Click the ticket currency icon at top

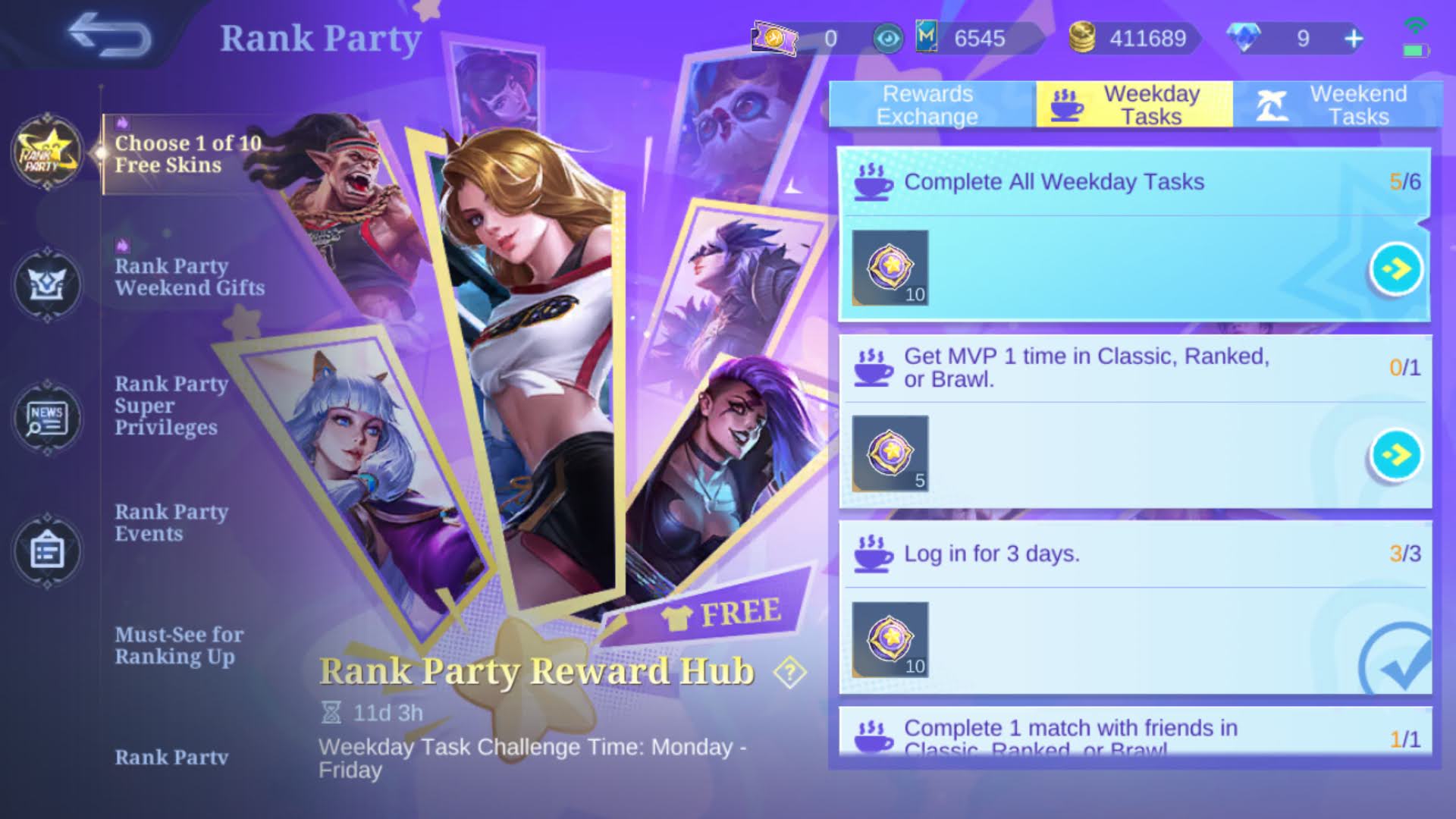point(775,39)
